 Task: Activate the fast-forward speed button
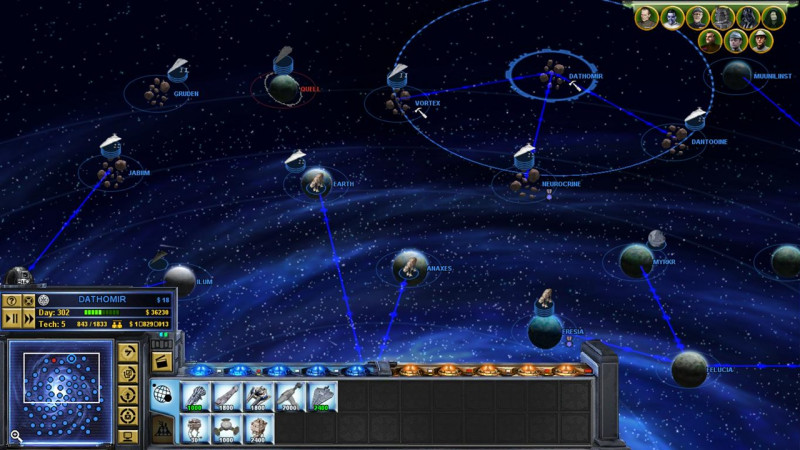pyautogui.click(x=29, y=317)
